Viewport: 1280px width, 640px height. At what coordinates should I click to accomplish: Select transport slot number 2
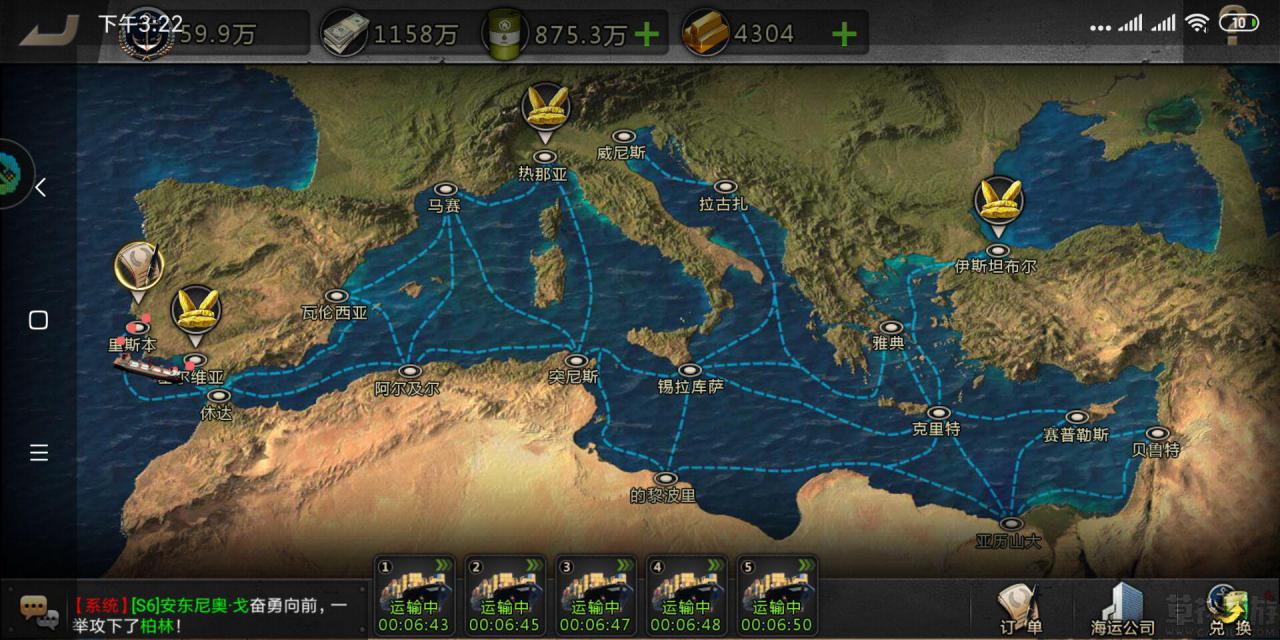point(505,596)
